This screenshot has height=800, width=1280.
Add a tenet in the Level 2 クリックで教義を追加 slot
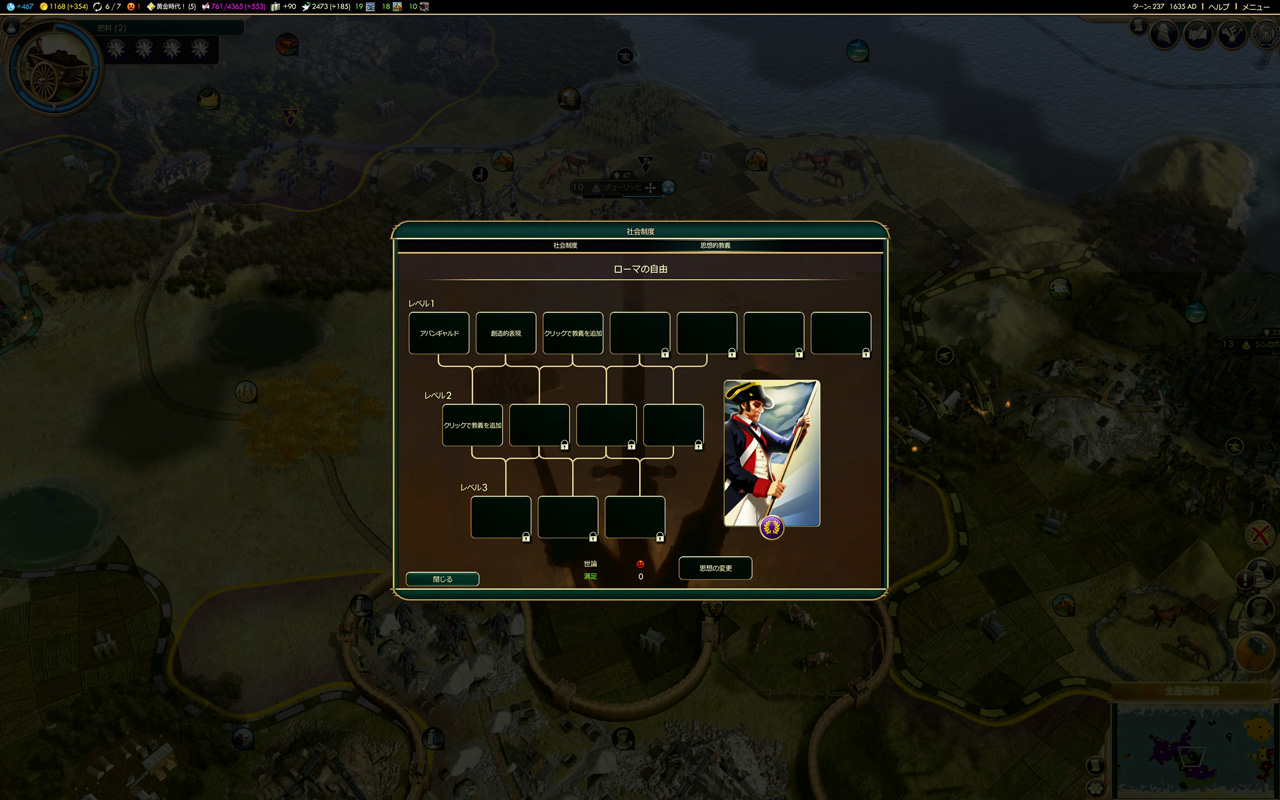click(x=472, y=425)
